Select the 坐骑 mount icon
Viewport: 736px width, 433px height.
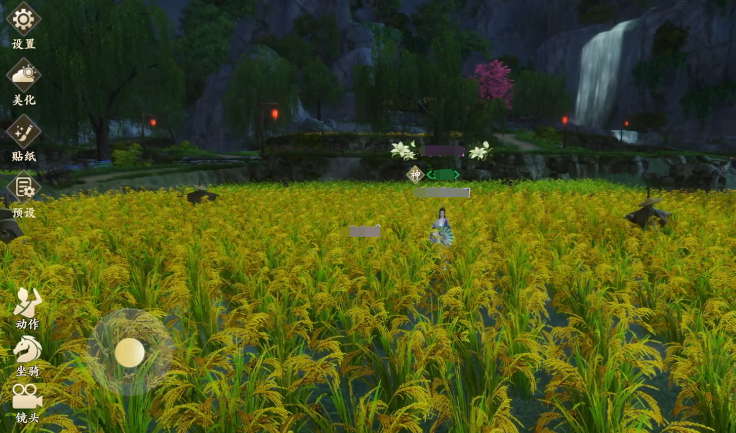click(x=27, y=349)
